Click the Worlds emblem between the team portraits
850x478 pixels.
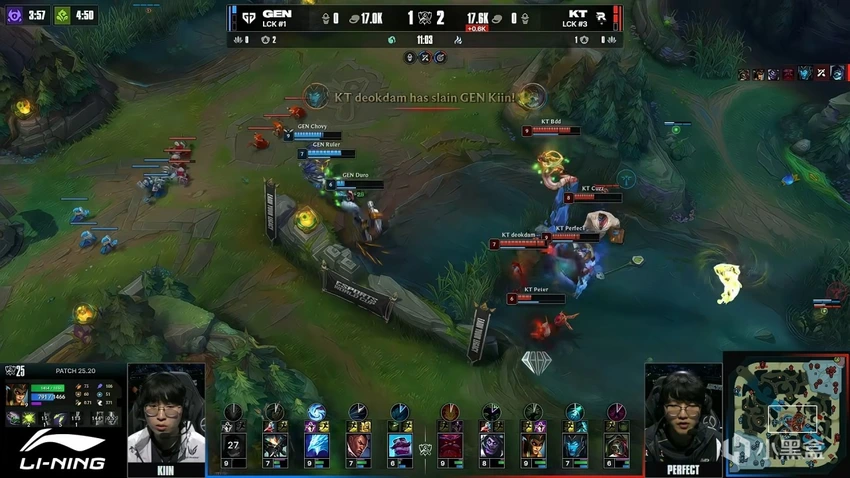click(424, 449)
